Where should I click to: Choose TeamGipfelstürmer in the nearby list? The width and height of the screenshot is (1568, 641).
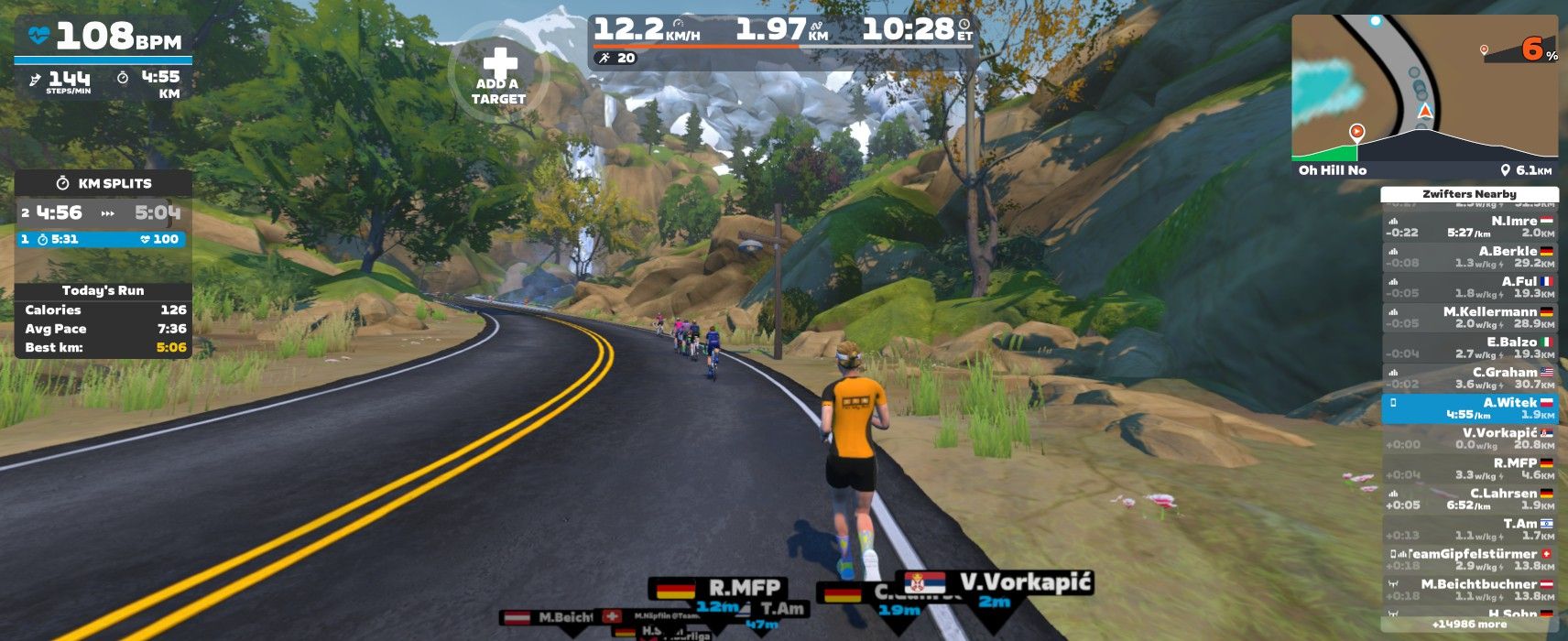[x=1469, y=559]
